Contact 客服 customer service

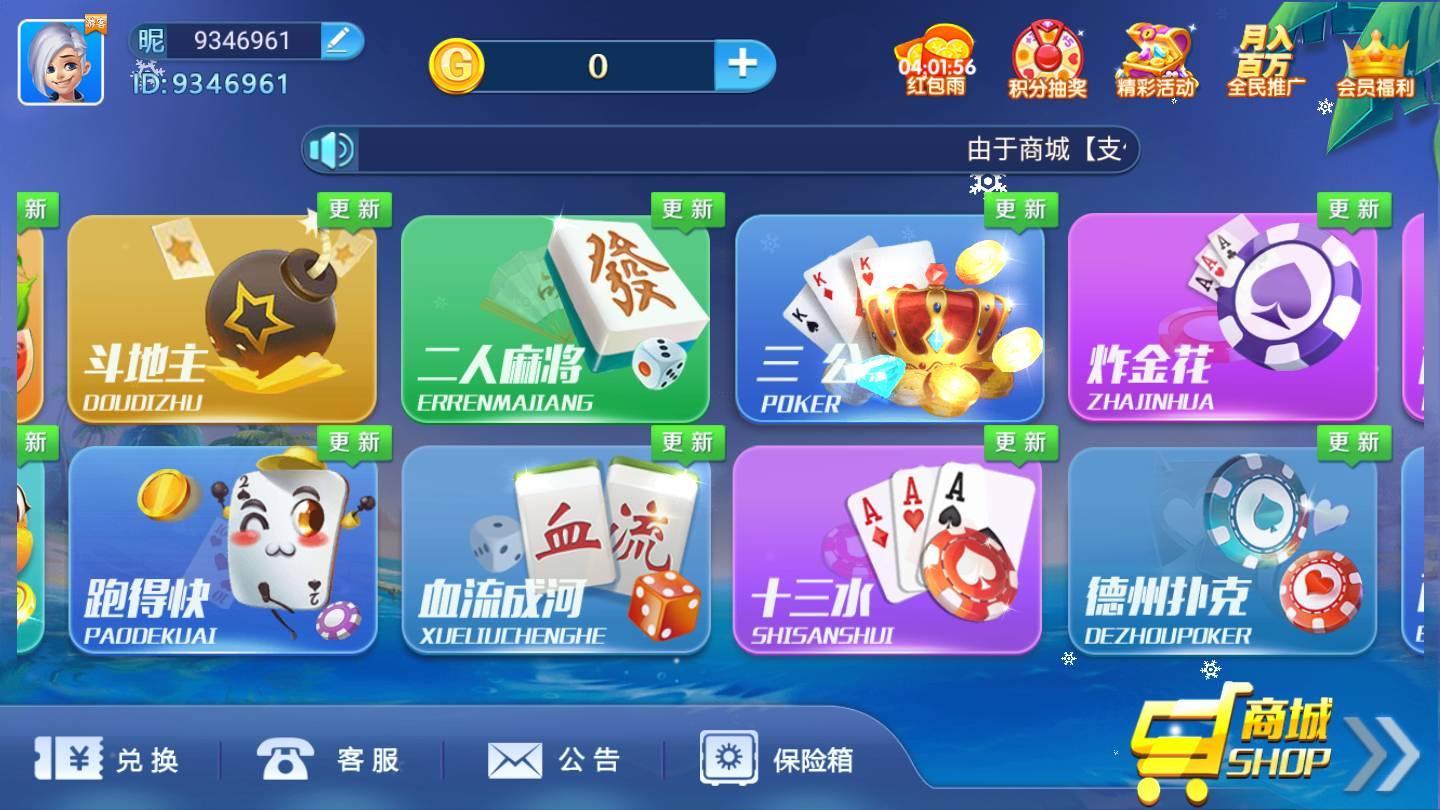pyautogui.click(x=330, y=760)
